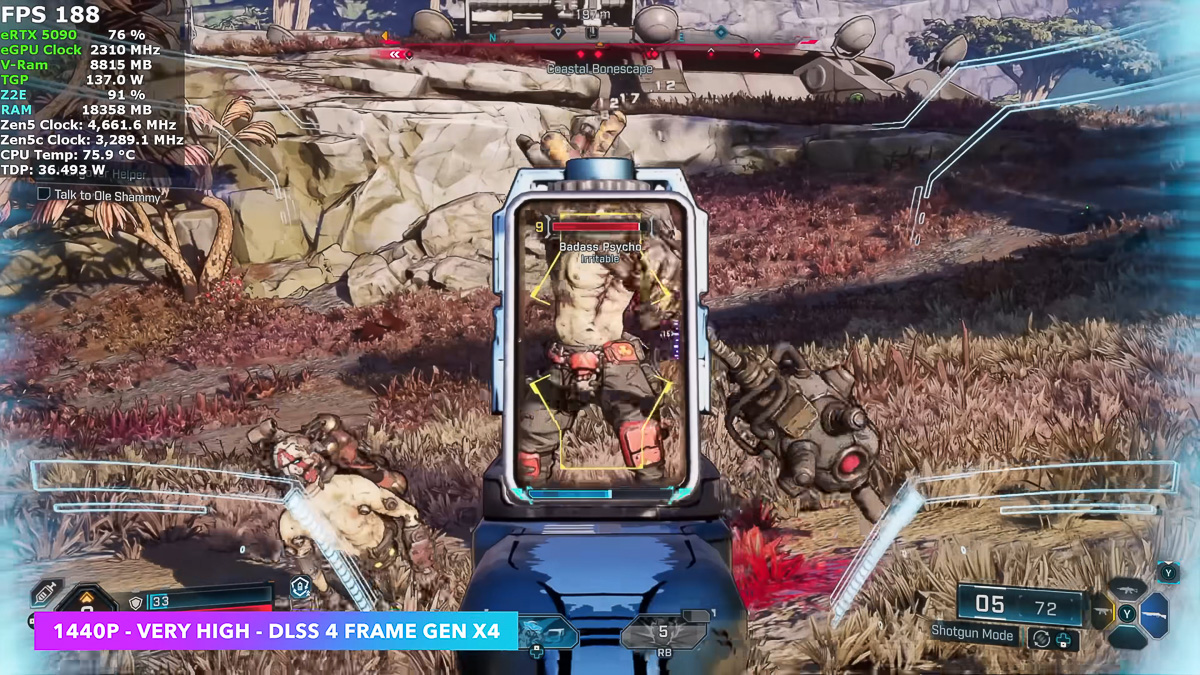The height and width of the screenshot is (675, 1200).
Task: Click the syringe repkit icon
Action: (46, 592)
